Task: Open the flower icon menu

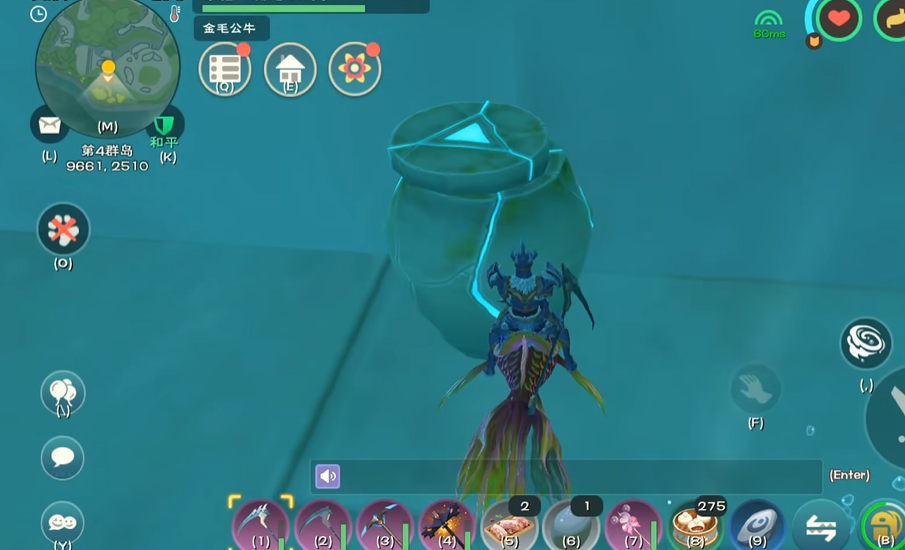Action: pyautogui.click(x=354, y=69)
